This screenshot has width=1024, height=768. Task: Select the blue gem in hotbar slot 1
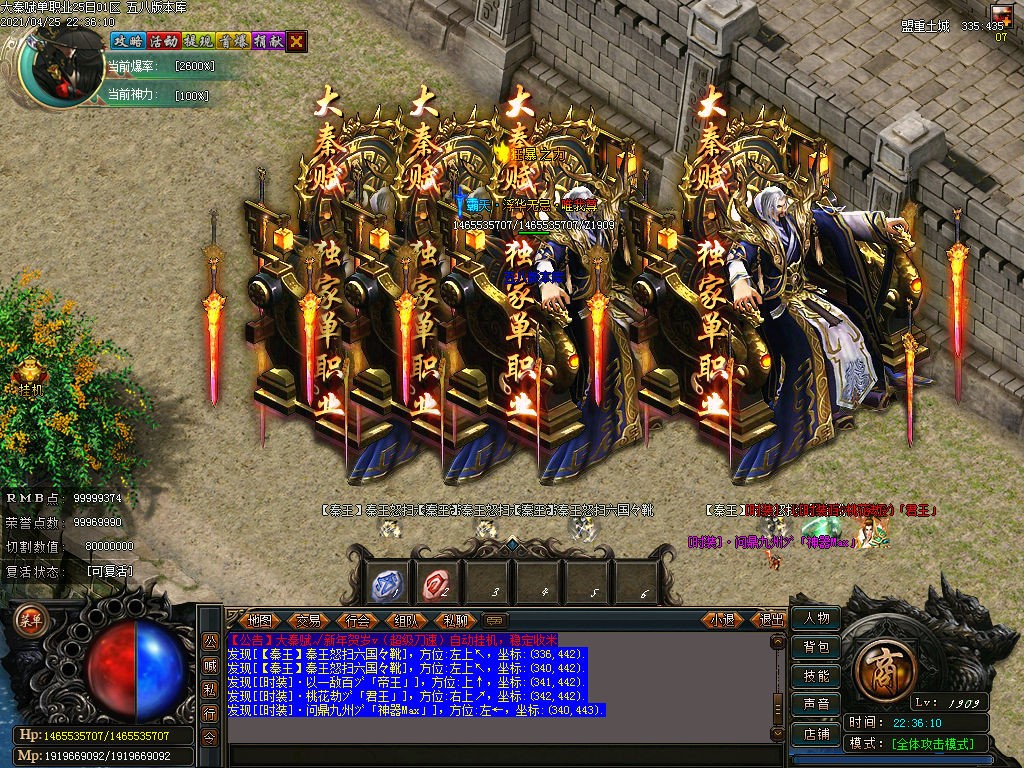pyautogui.click(x=385, y=584)
